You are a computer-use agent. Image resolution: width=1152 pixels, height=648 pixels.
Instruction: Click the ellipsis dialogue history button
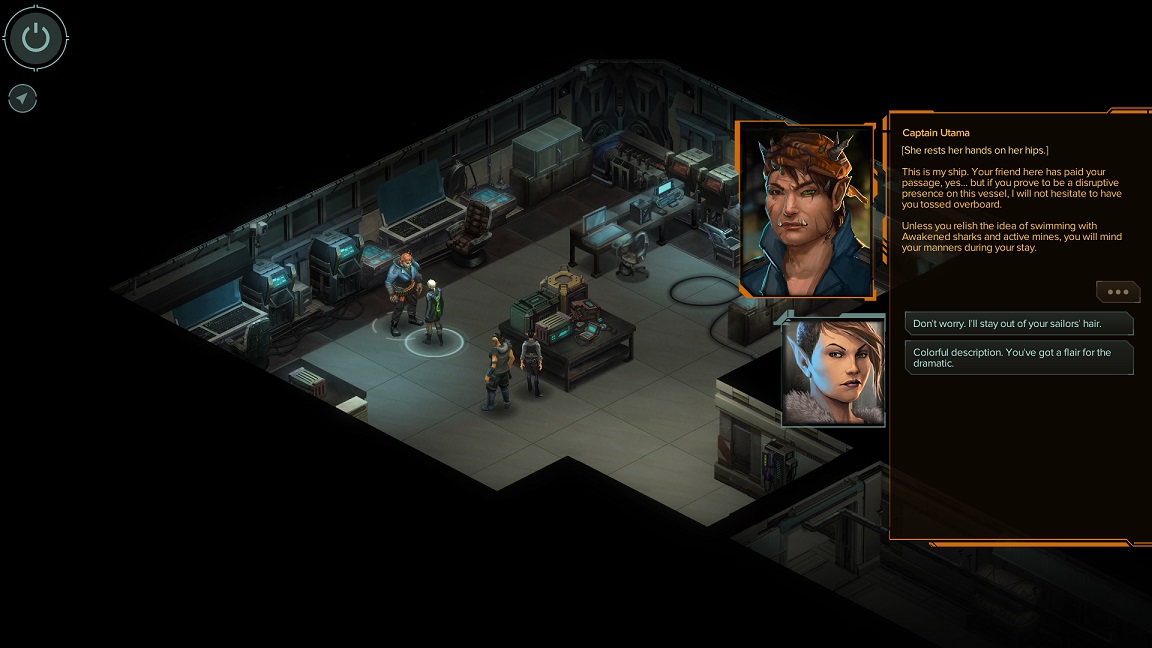[x=1117, y=292]
